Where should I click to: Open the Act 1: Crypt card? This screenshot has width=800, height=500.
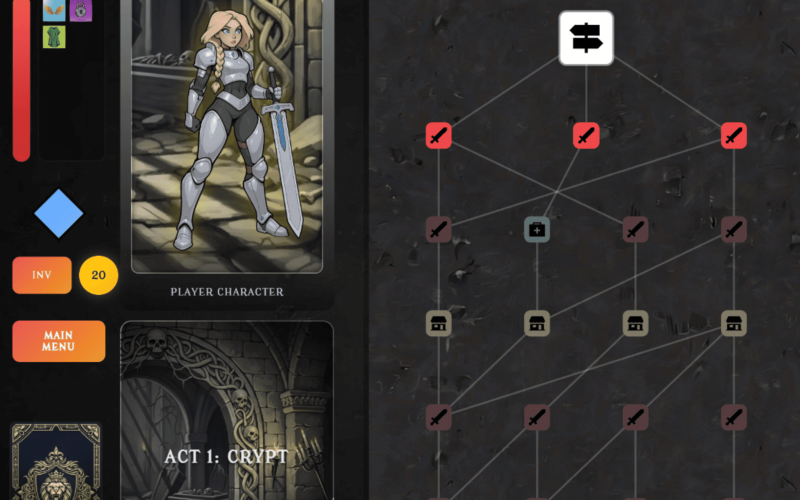tap(227, 415)
